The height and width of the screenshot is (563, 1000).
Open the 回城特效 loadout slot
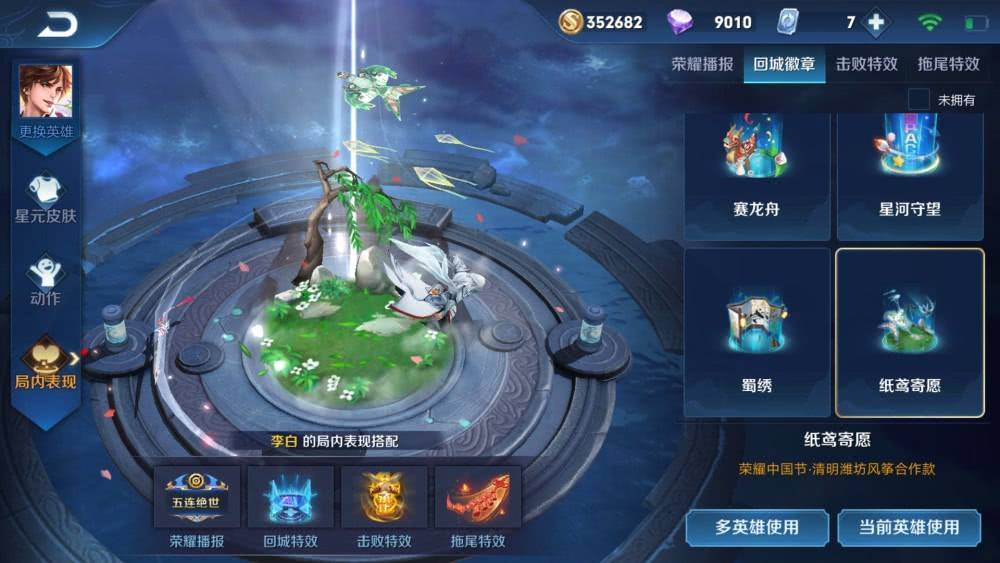(x=290, y=498)
